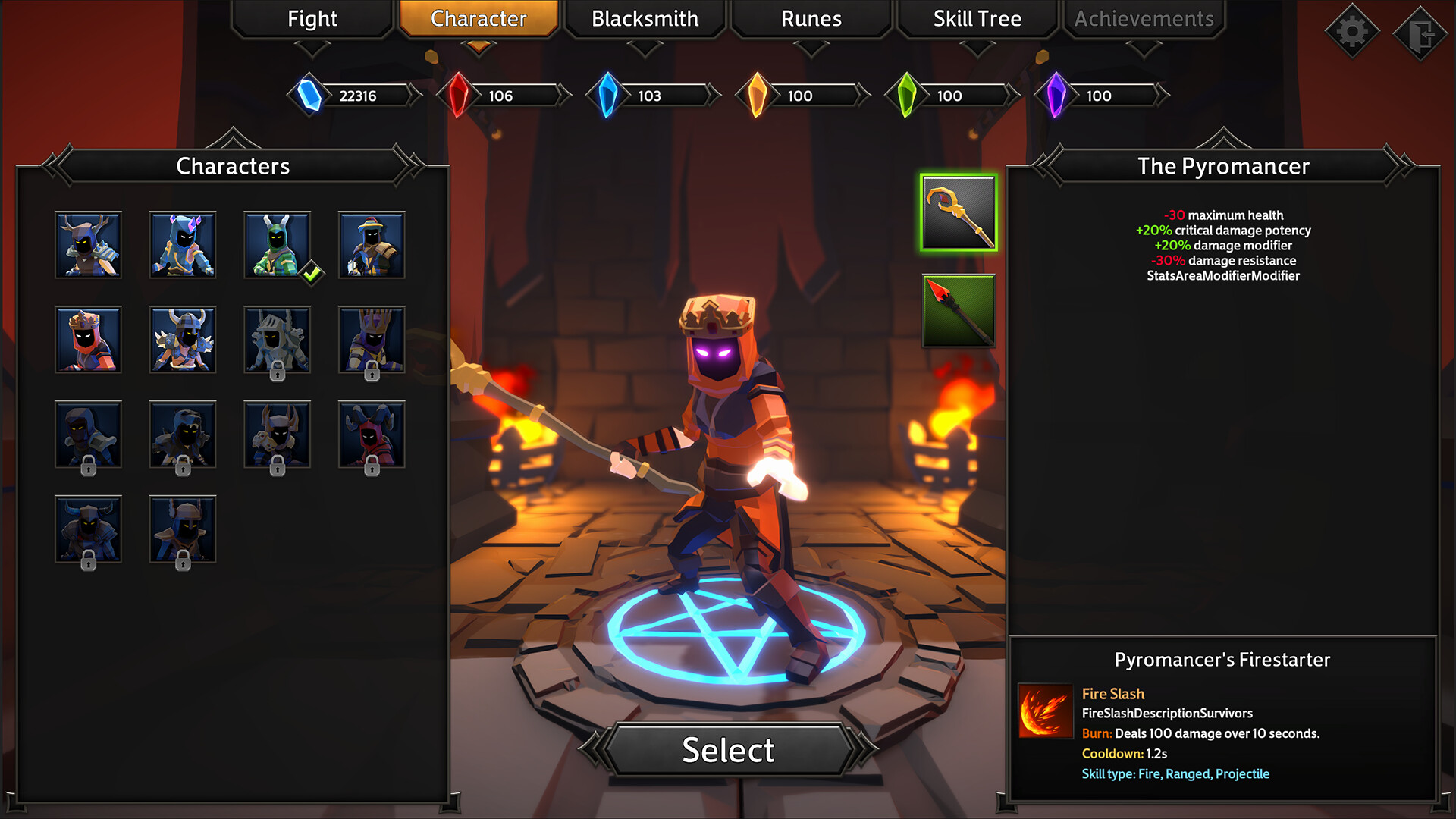Click the green gem currency icon
The height and width of the screenshot is (819, 1456).
907,96
